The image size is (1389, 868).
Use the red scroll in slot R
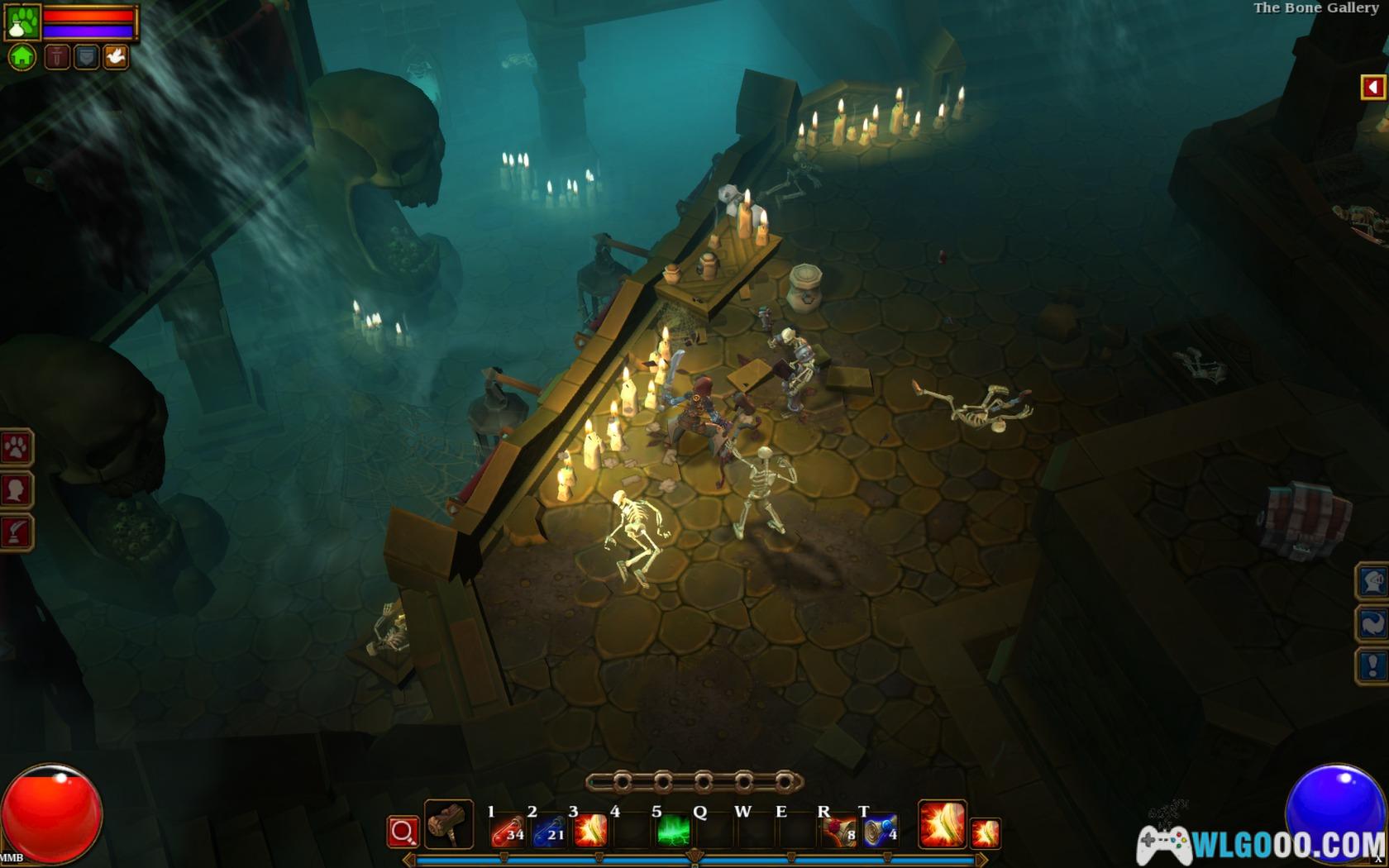coord(839,831)
